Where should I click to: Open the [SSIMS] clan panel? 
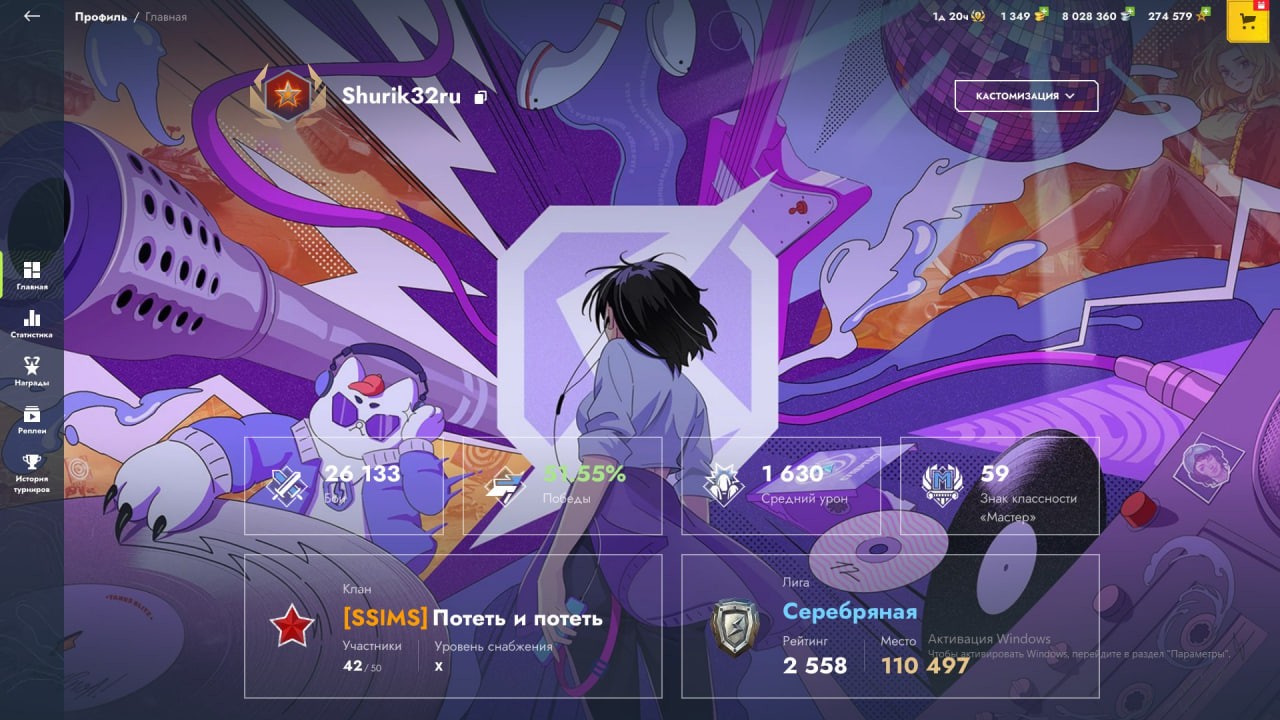[x=453, y=626]
